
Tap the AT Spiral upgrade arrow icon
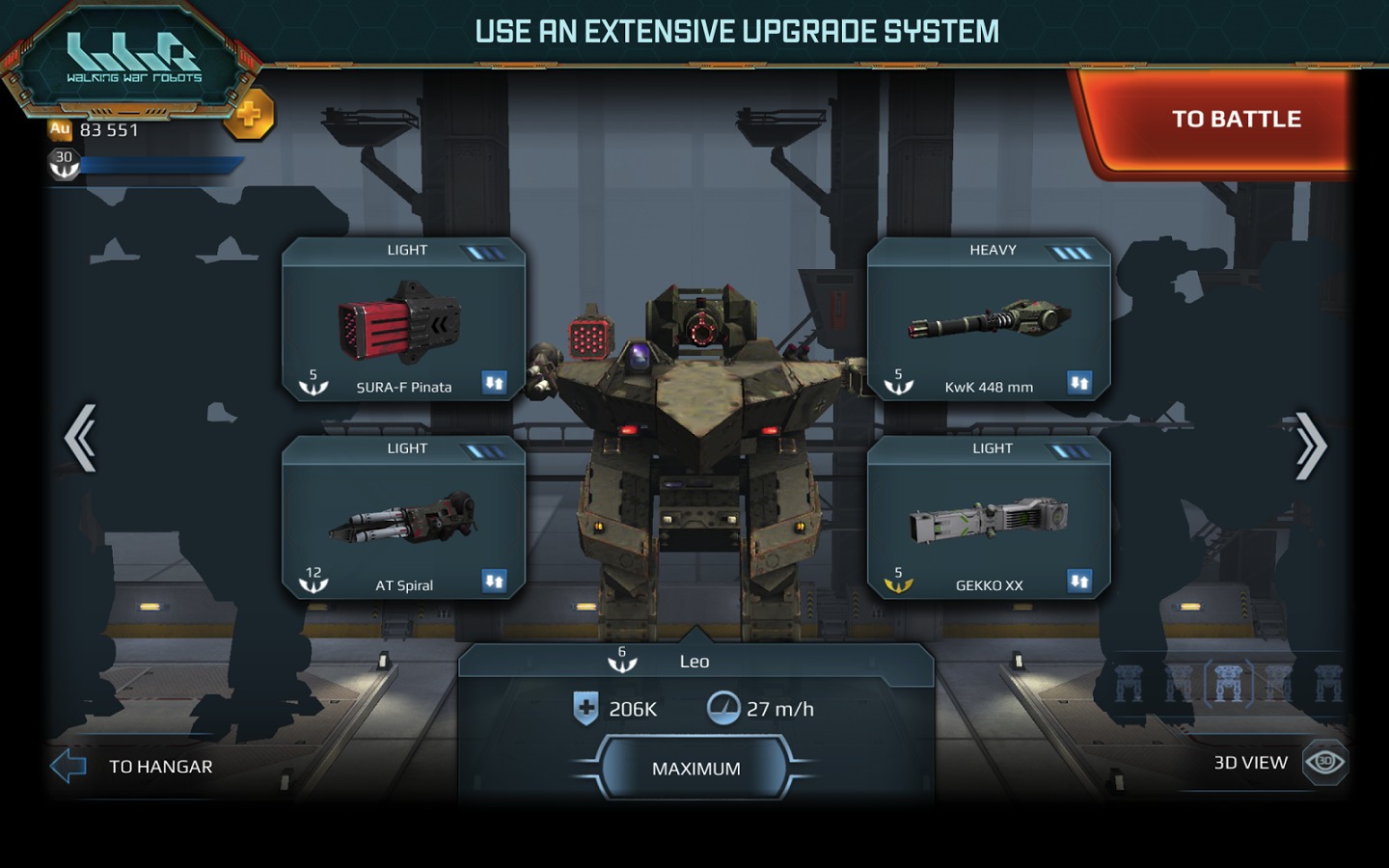[494, 581]
